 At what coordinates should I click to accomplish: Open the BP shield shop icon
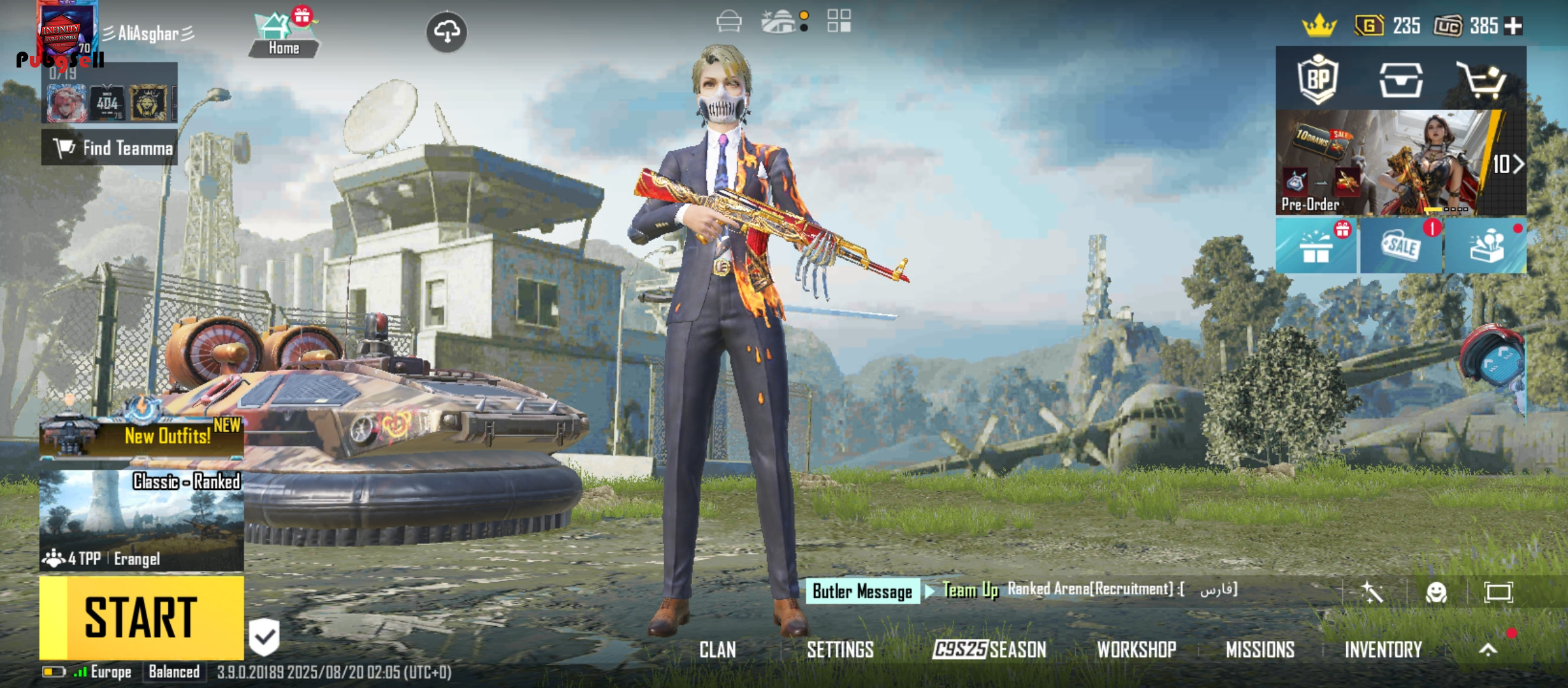click(1318, 80)
